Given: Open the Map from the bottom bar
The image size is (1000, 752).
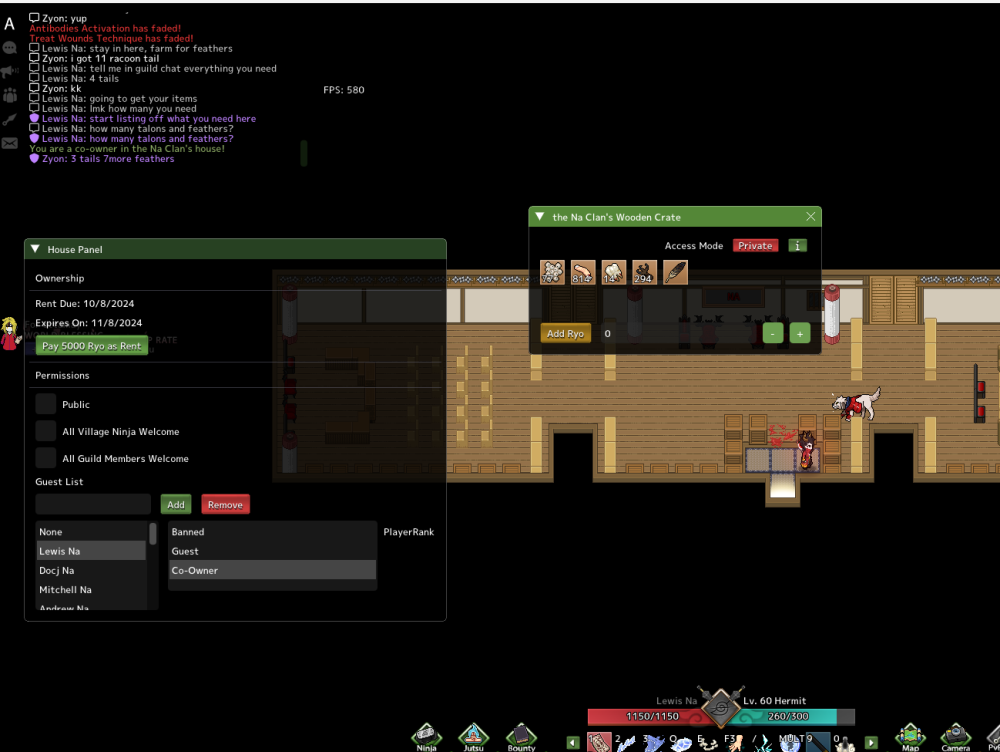Looking at the screenshot, I should pyautogui.click(x=910, y=737).
